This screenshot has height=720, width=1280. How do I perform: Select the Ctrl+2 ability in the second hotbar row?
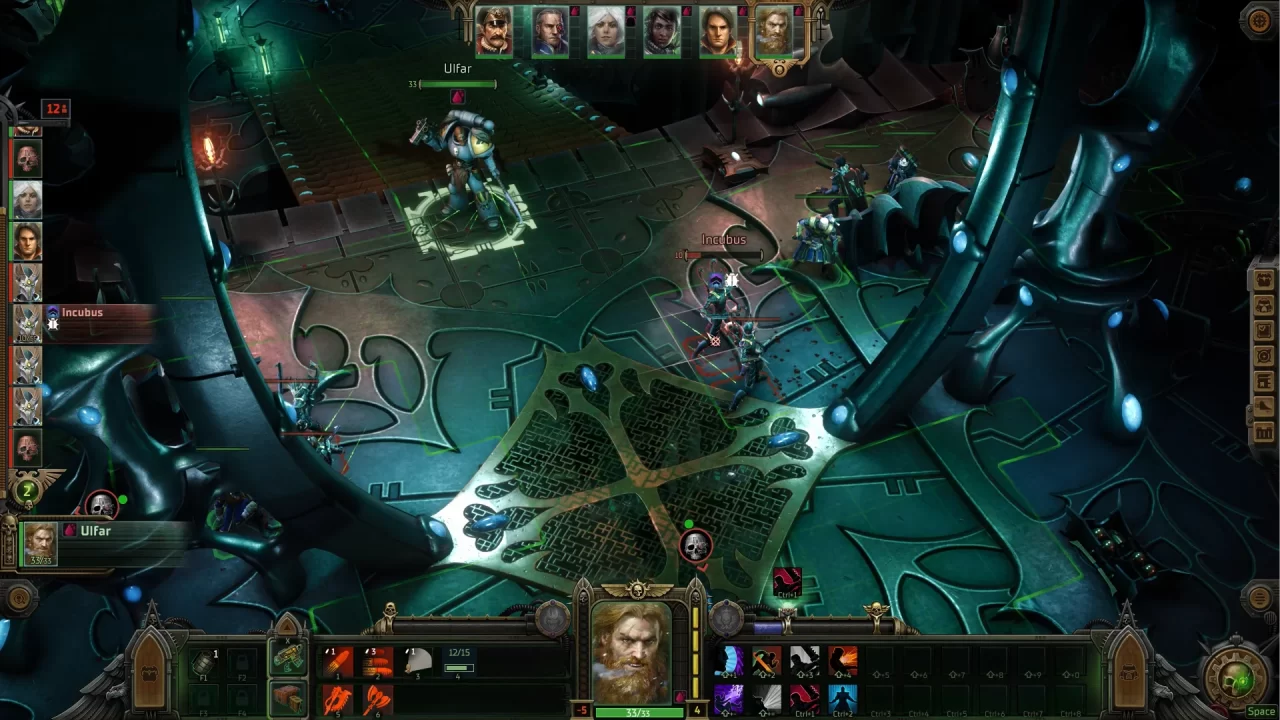point(842,697)
